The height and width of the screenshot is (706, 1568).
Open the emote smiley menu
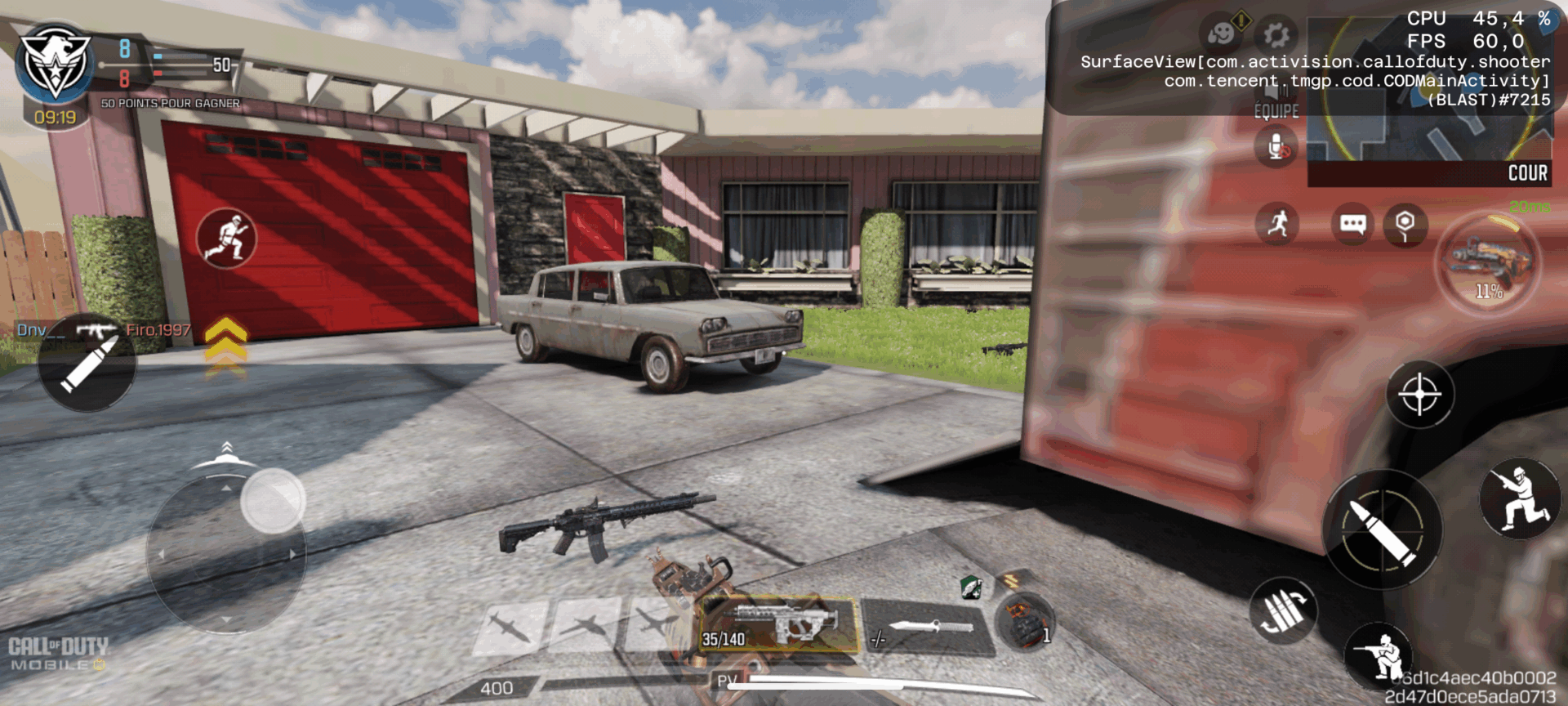(x=1222, y=35)
